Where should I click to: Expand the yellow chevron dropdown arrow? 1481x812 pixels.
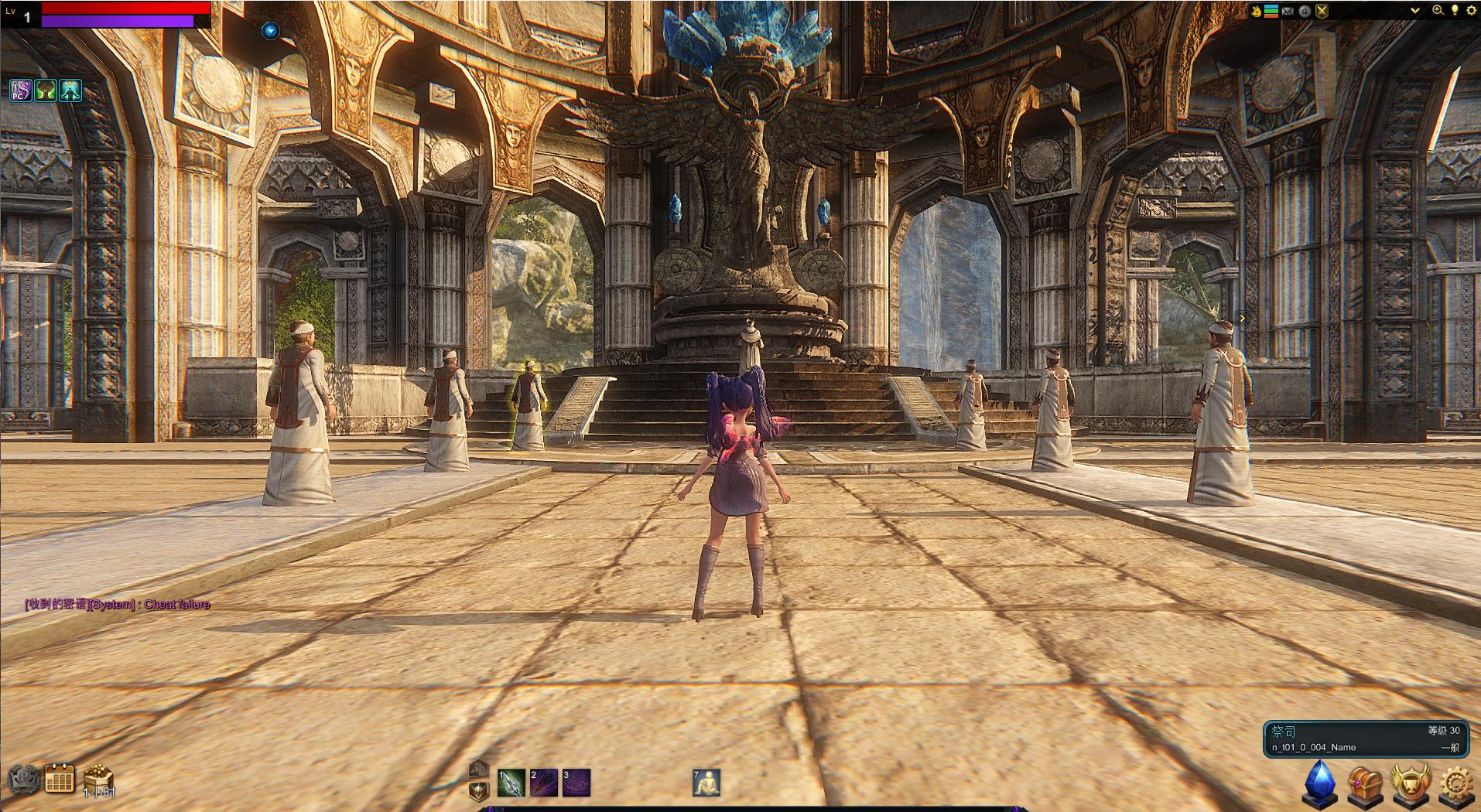coord(1415,11)
